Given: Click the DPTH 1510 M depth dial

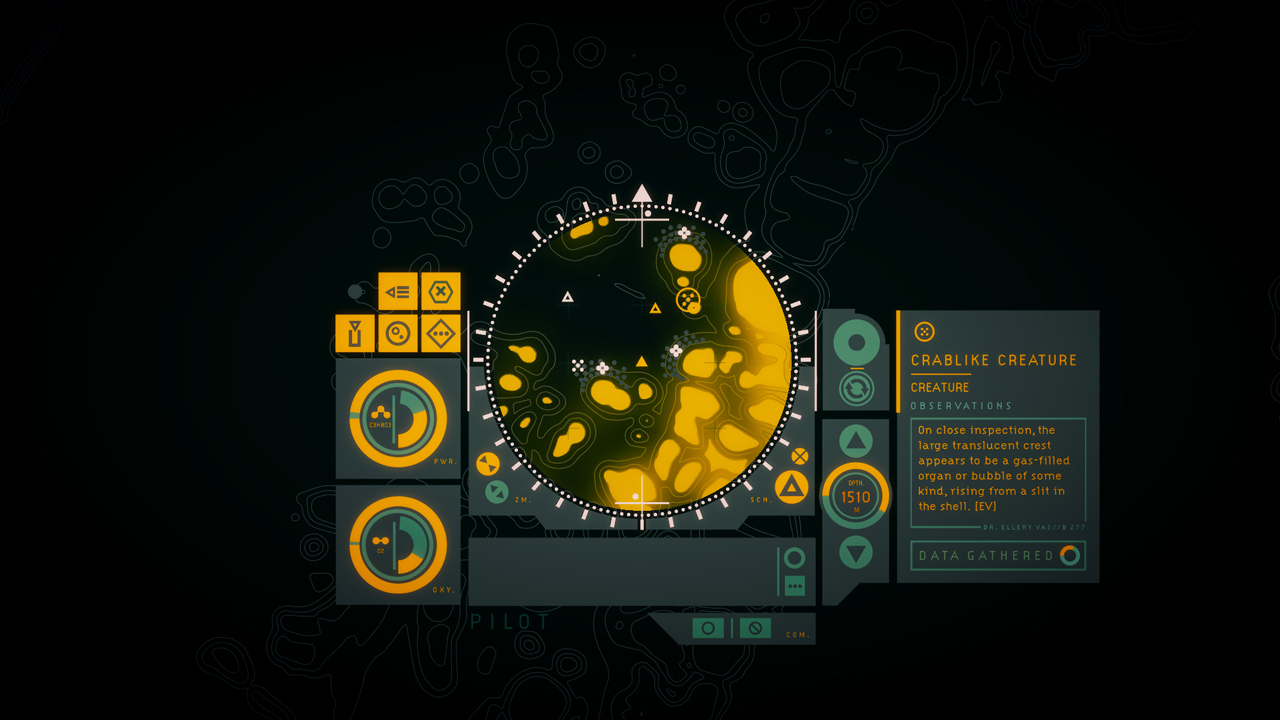Looking at the screenshot, I should [x=857, y=493].
